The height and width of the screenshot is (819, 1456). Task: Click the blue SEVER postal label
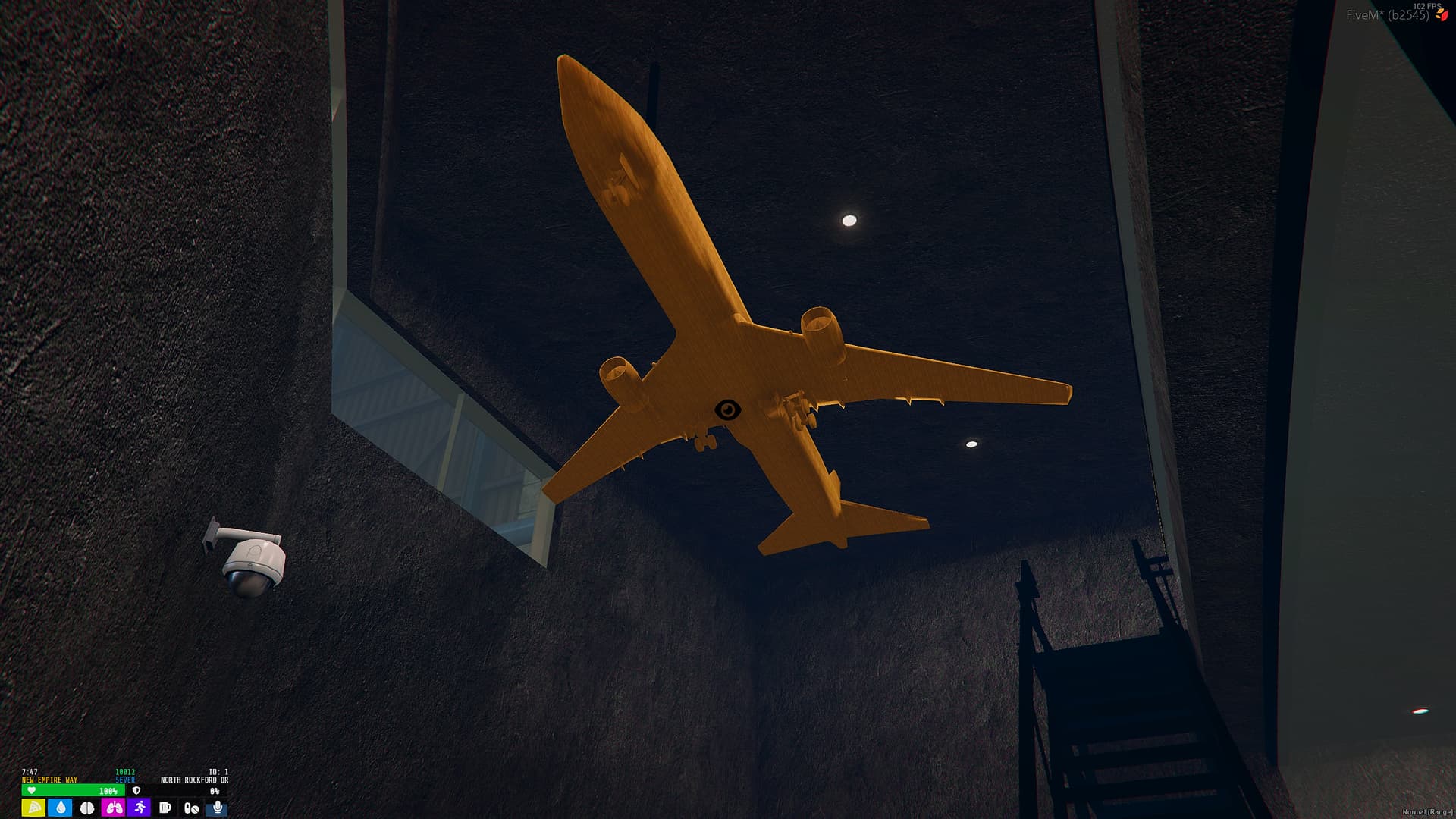click(126, 779)
